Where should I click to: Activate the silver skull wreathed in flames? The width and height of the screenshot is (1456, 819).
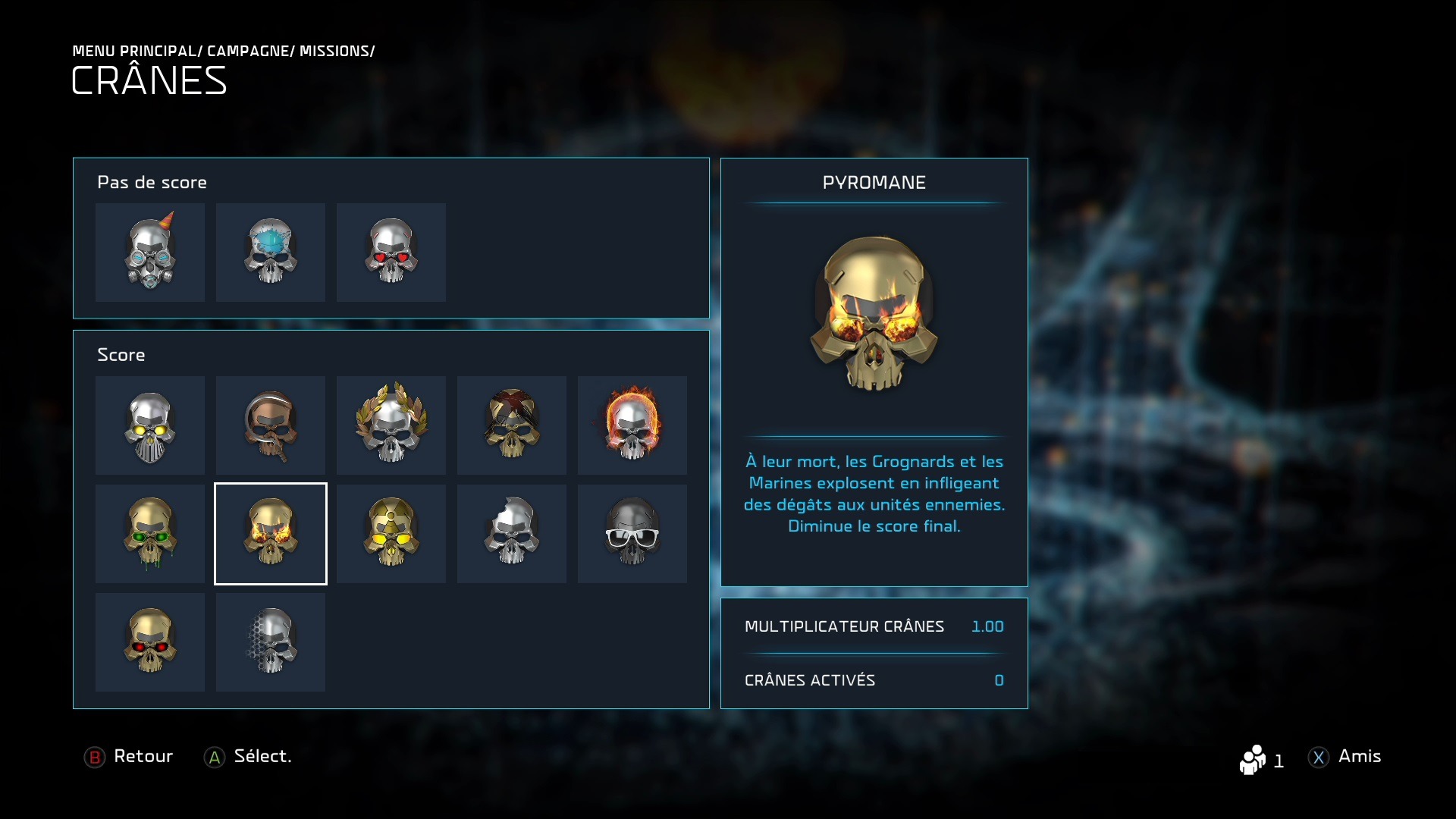[x=632, y=425]
